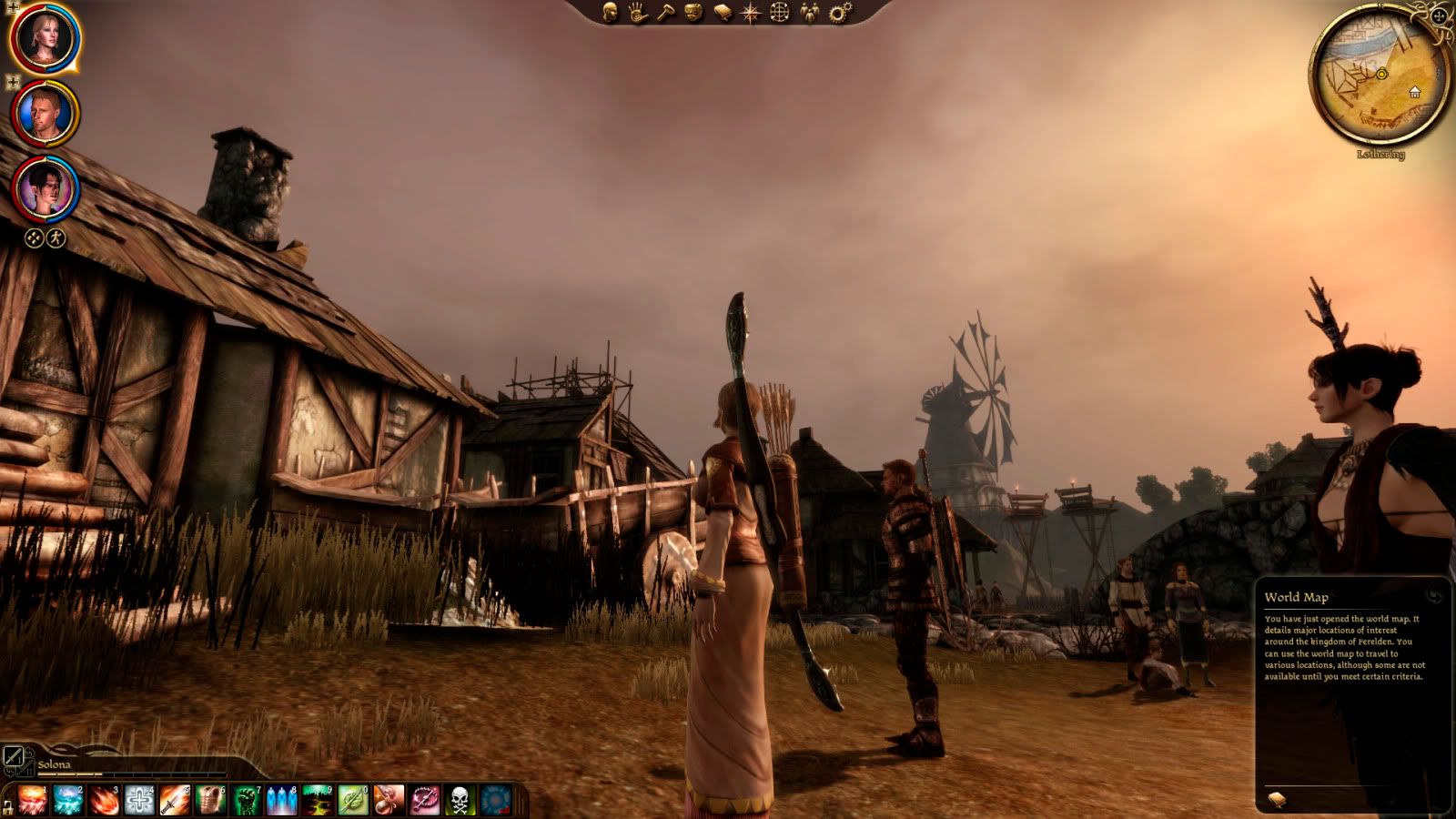Open the spells menu with the hand icon
Image resolution: width=1456 pixels, height=819 pixels.
638,12
